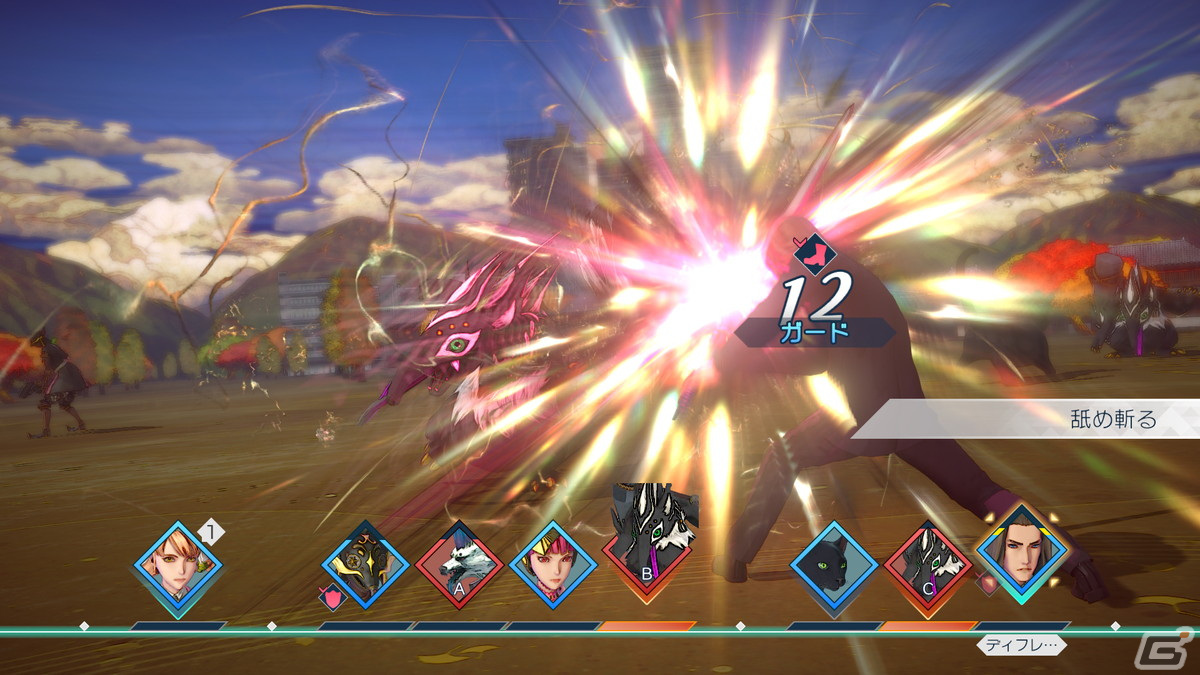Click the ディフレ… skill label
1200x675 pixels.
(1021, 645)
